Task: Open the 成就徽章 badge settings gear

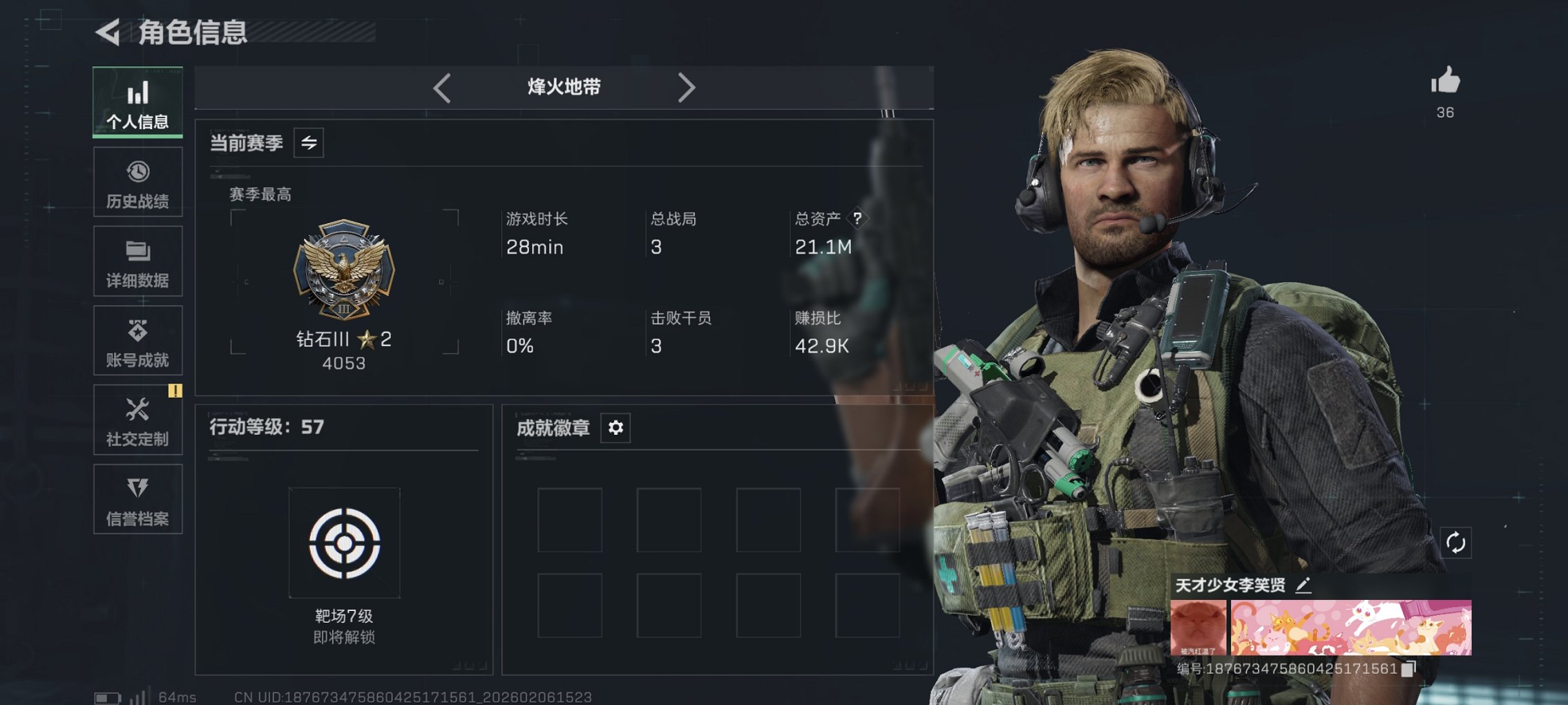Action: [x=614, y=428]
